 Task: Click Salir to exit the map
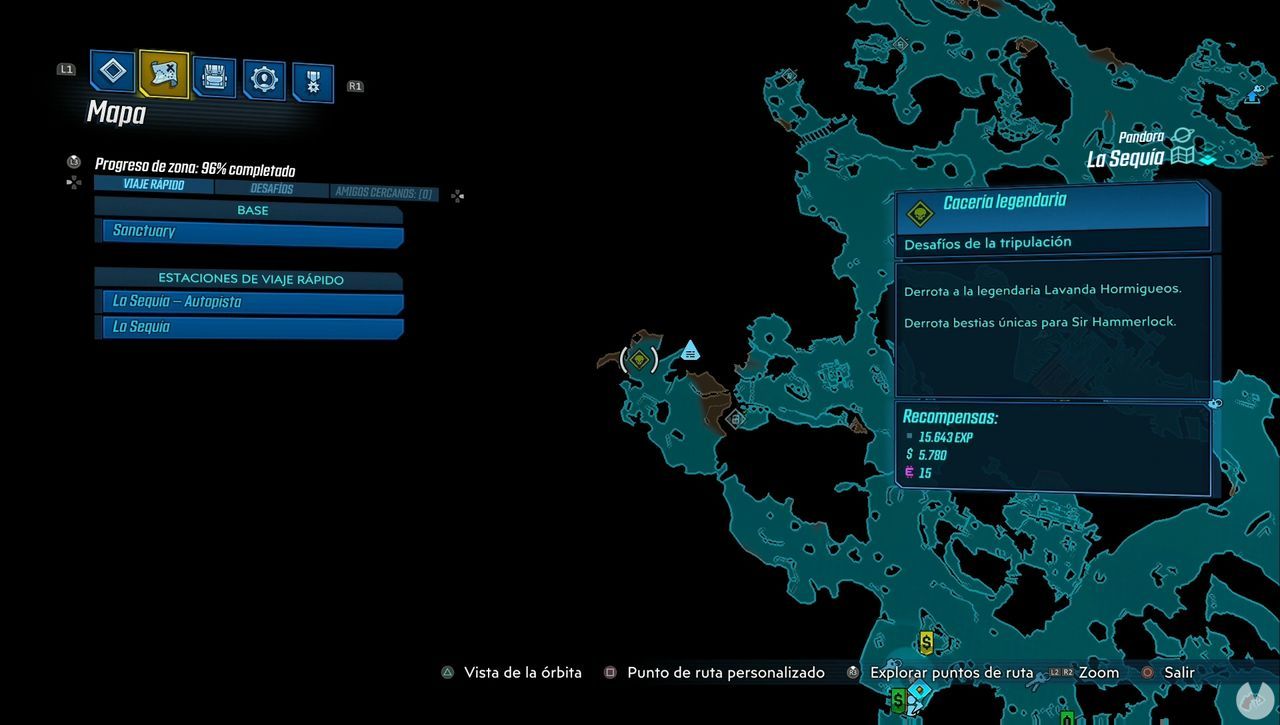pos(1178,672)
